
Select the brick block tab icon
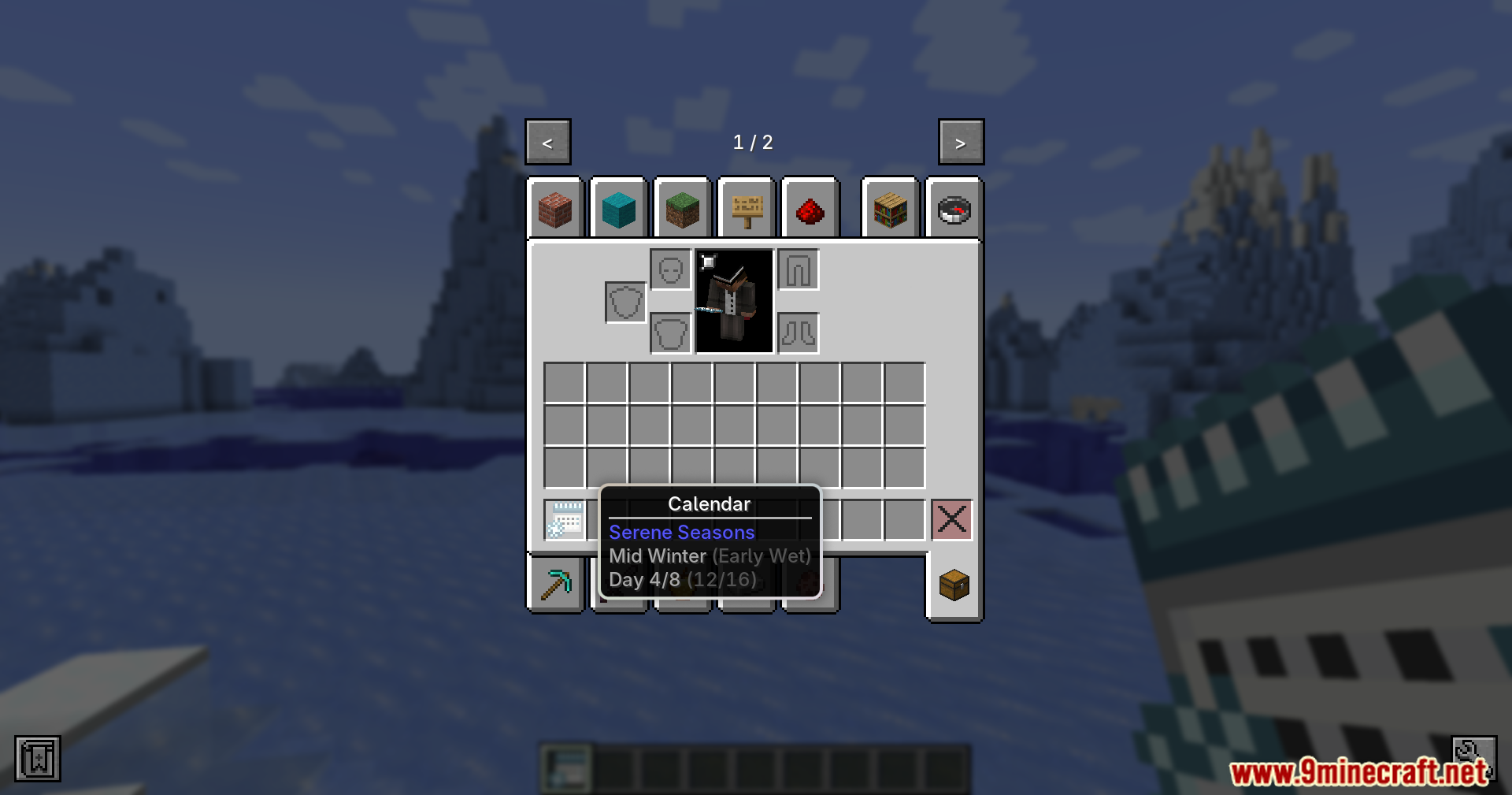tap(556, 209)
